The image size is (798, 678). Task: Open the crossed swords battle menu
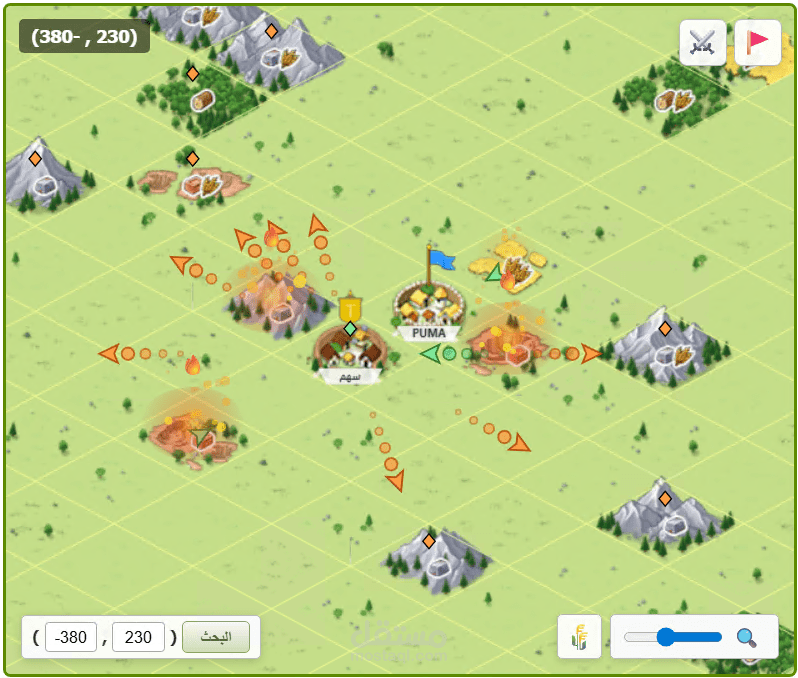pyautogui.click(x=702, y=43)
